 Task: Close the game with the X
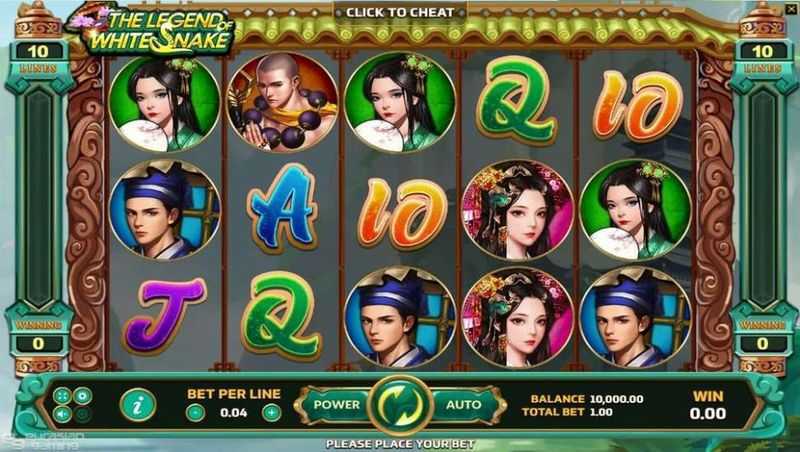790,9
